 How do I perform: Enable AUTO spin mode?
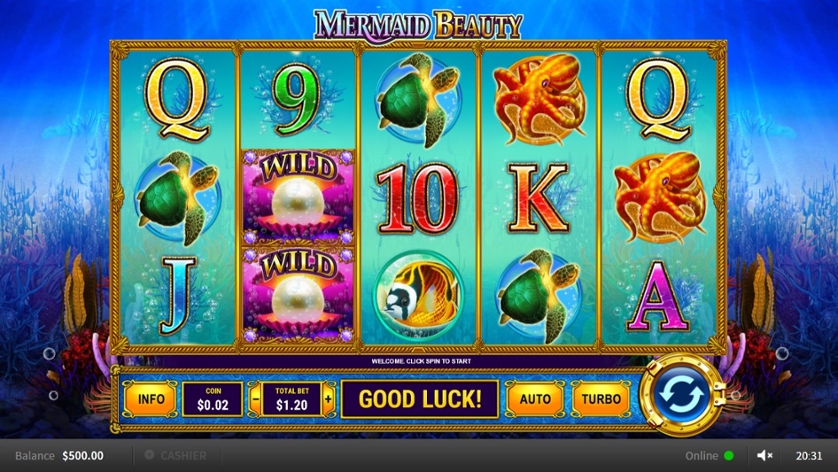pyautogui.click(x=535, y=399)
